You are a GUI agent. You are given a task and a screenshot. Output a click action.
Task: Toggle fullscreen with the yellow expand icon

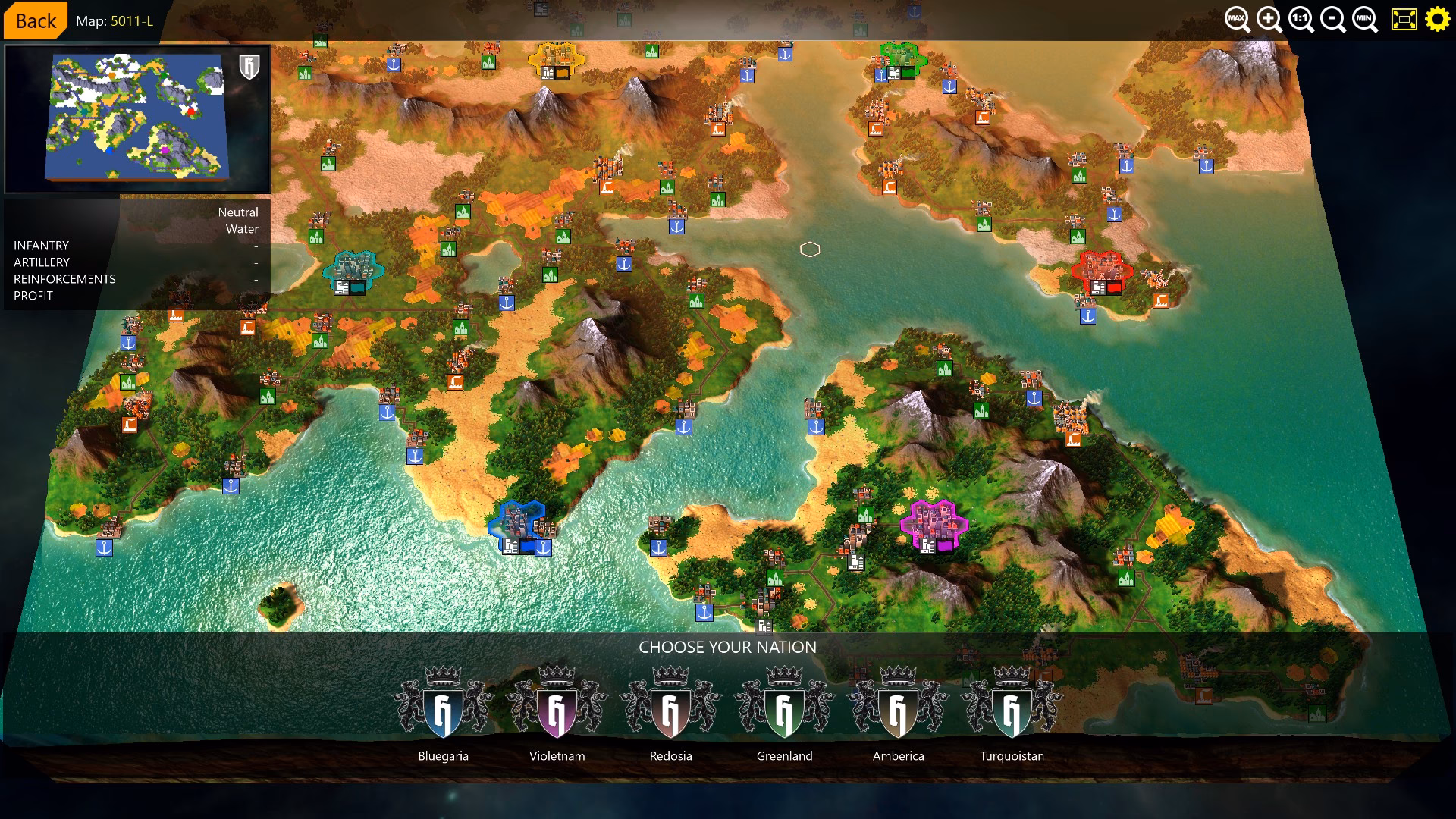1404,20
